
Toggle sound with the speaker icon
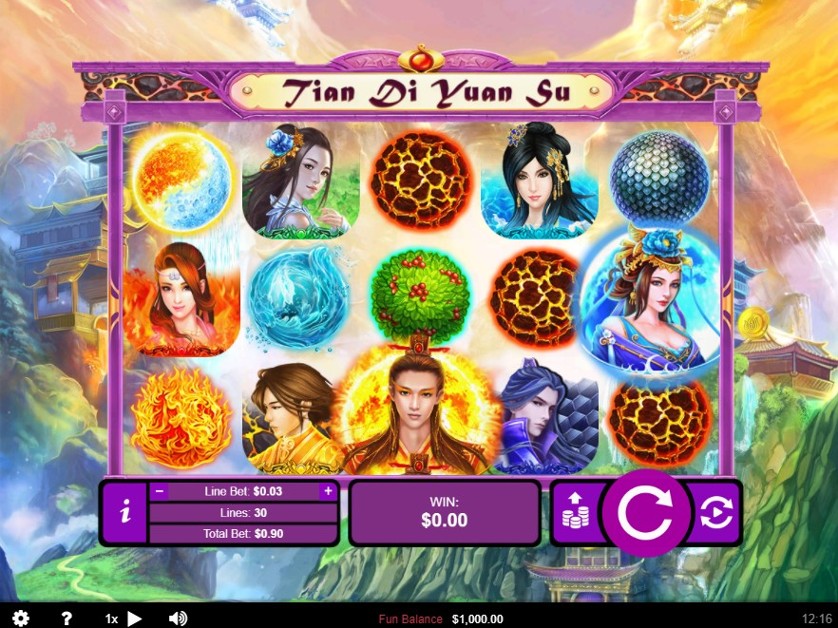[178, 619]
